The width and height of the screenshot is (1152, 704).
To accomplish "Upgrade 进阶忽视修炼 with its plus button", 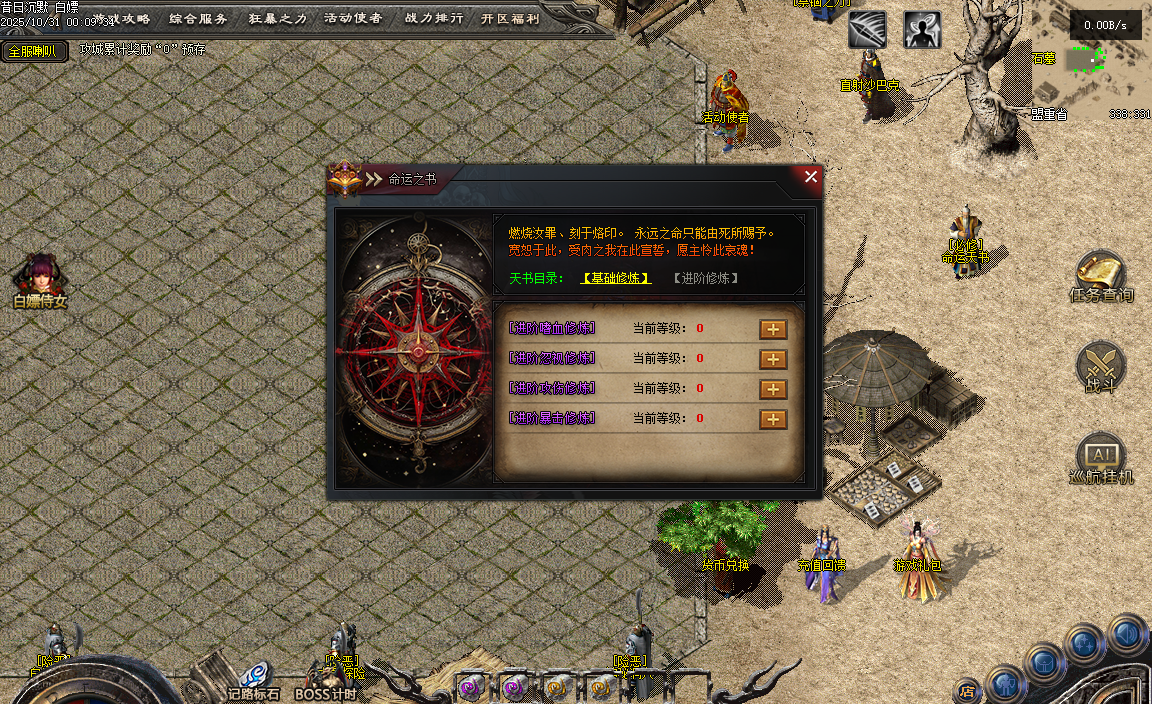I will (x=773, y=359).
